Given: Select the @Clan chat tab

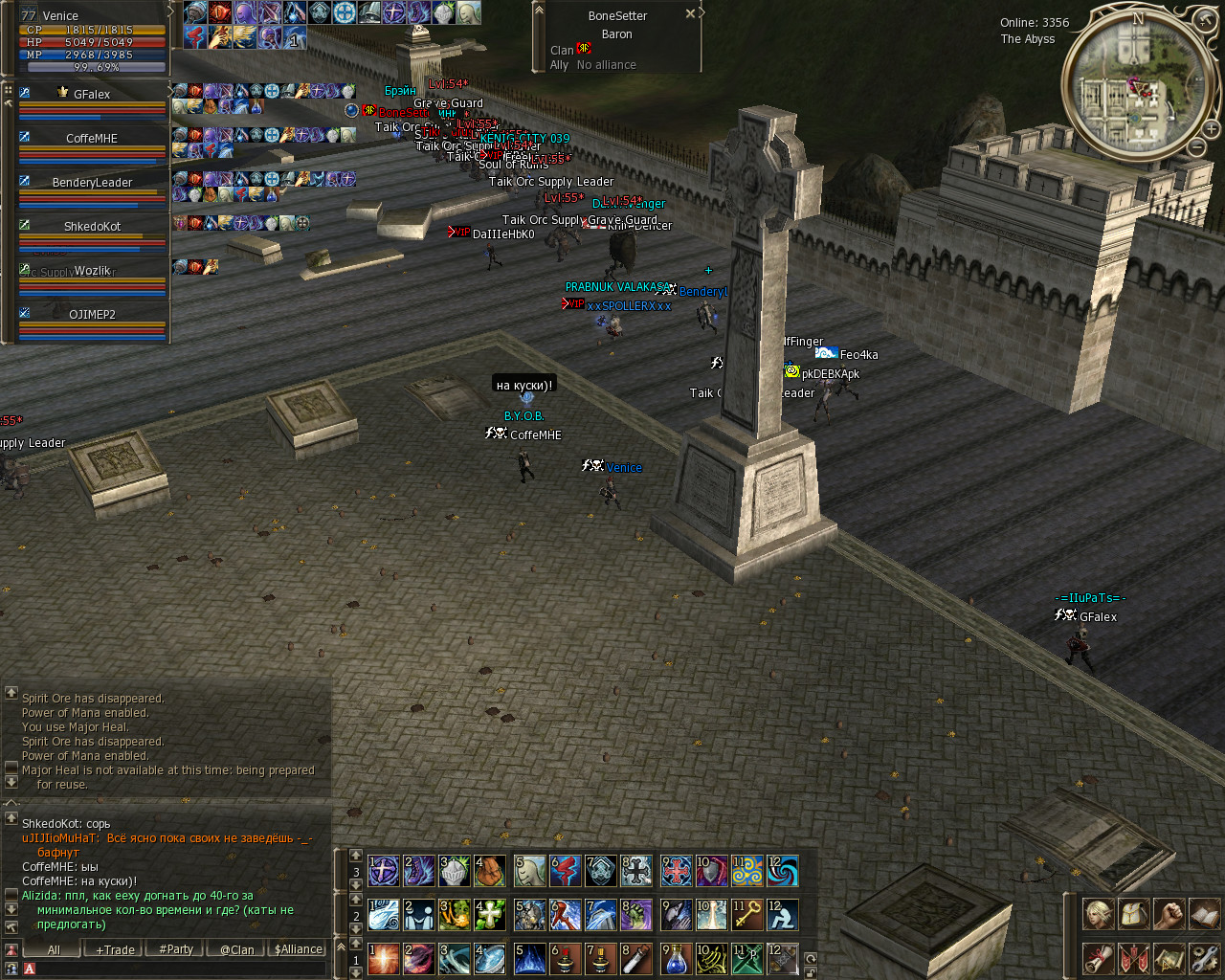Looking at the screenshot, I should pyautogui.click(x=237, y=949).
